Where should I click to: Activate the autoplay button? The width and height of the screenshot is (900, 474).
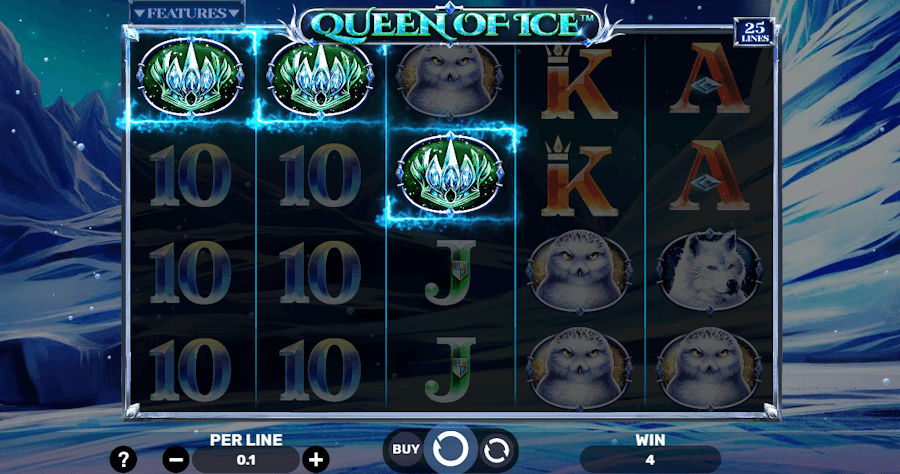click(495, 450)
